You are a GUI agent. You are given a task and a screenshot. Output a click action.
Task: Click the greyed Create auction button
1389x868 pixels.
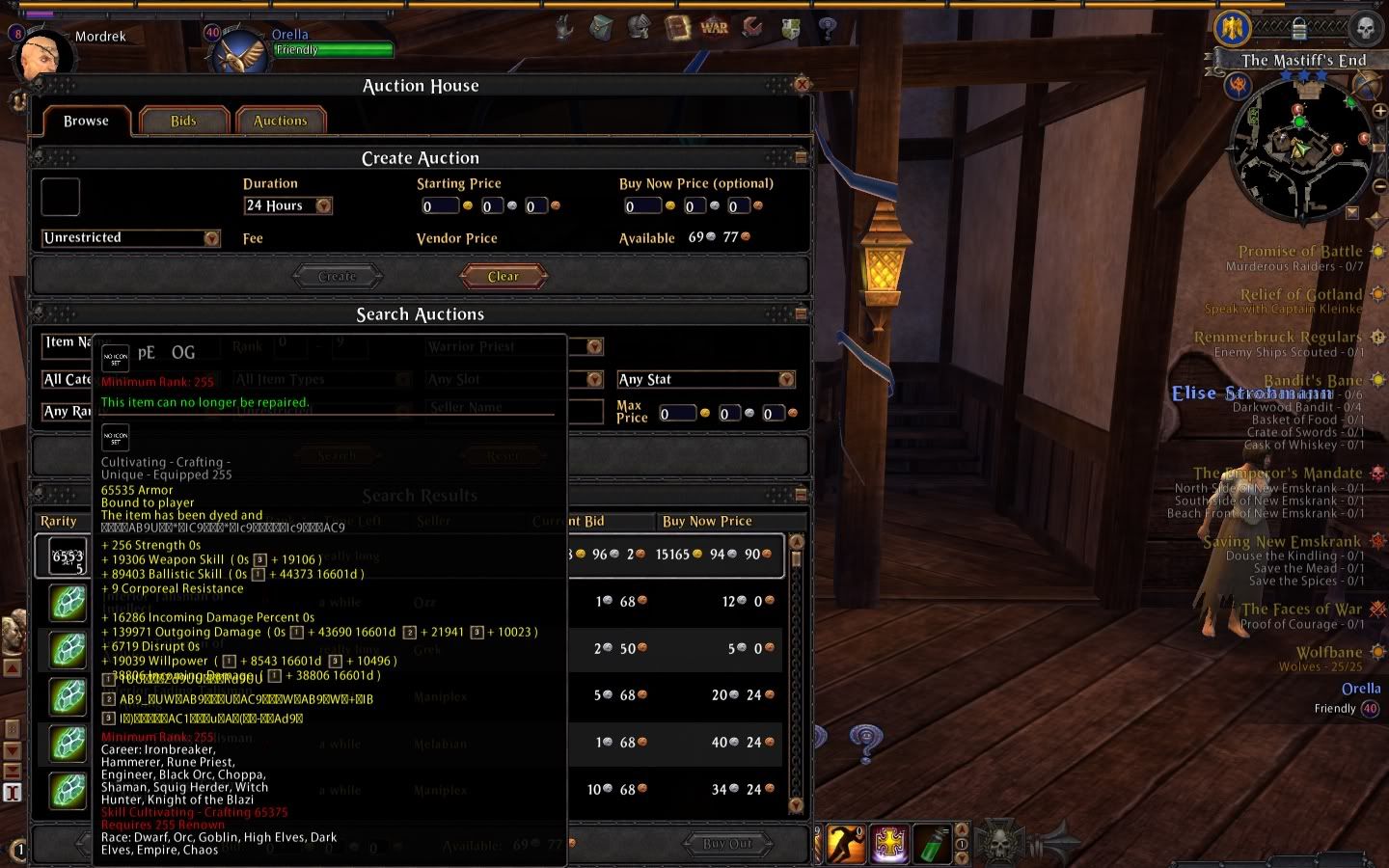coord(337,277)
